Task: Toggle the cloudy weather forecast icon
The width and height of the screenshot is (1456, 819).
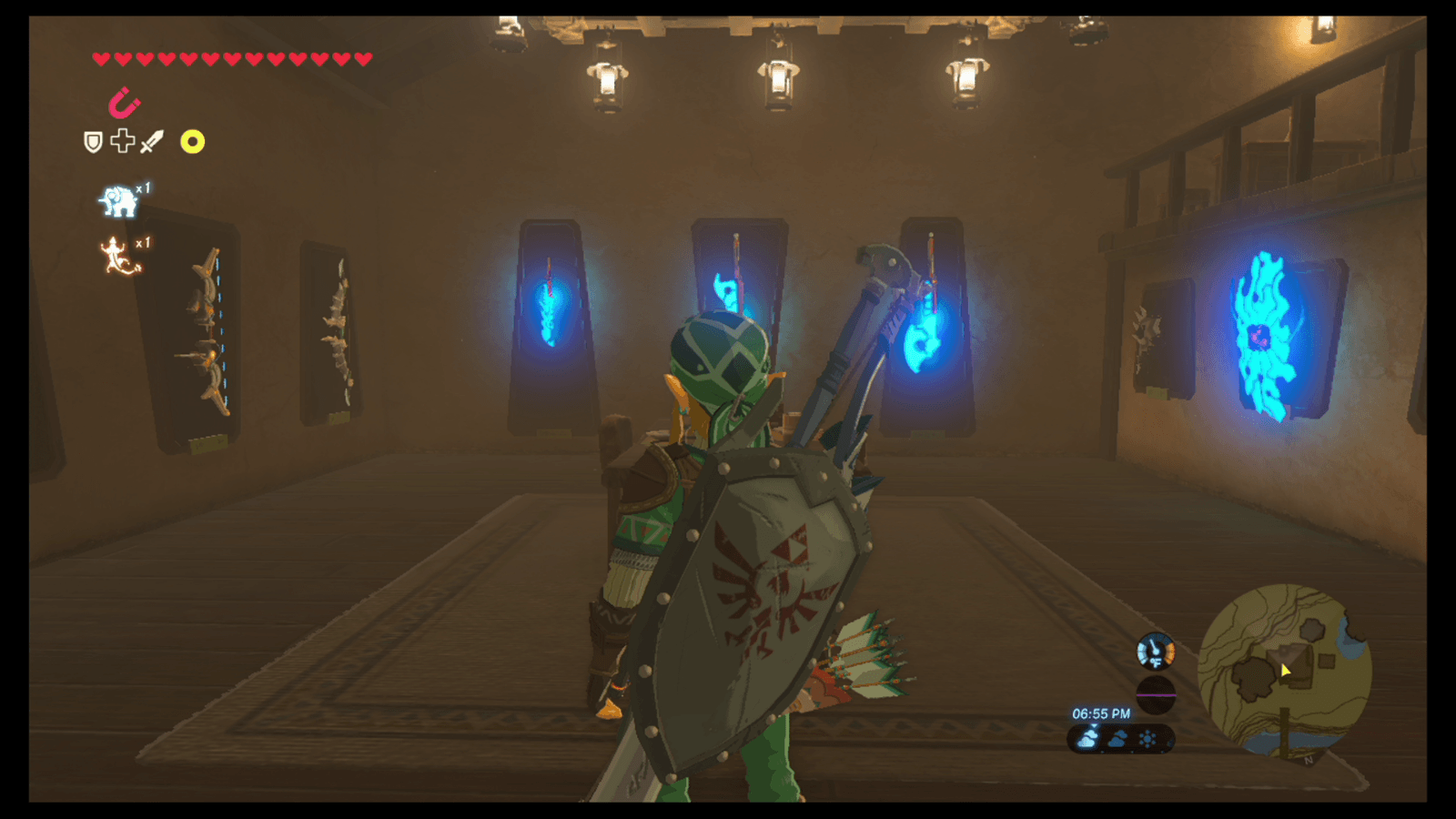Action: [x=1117, y=738]
